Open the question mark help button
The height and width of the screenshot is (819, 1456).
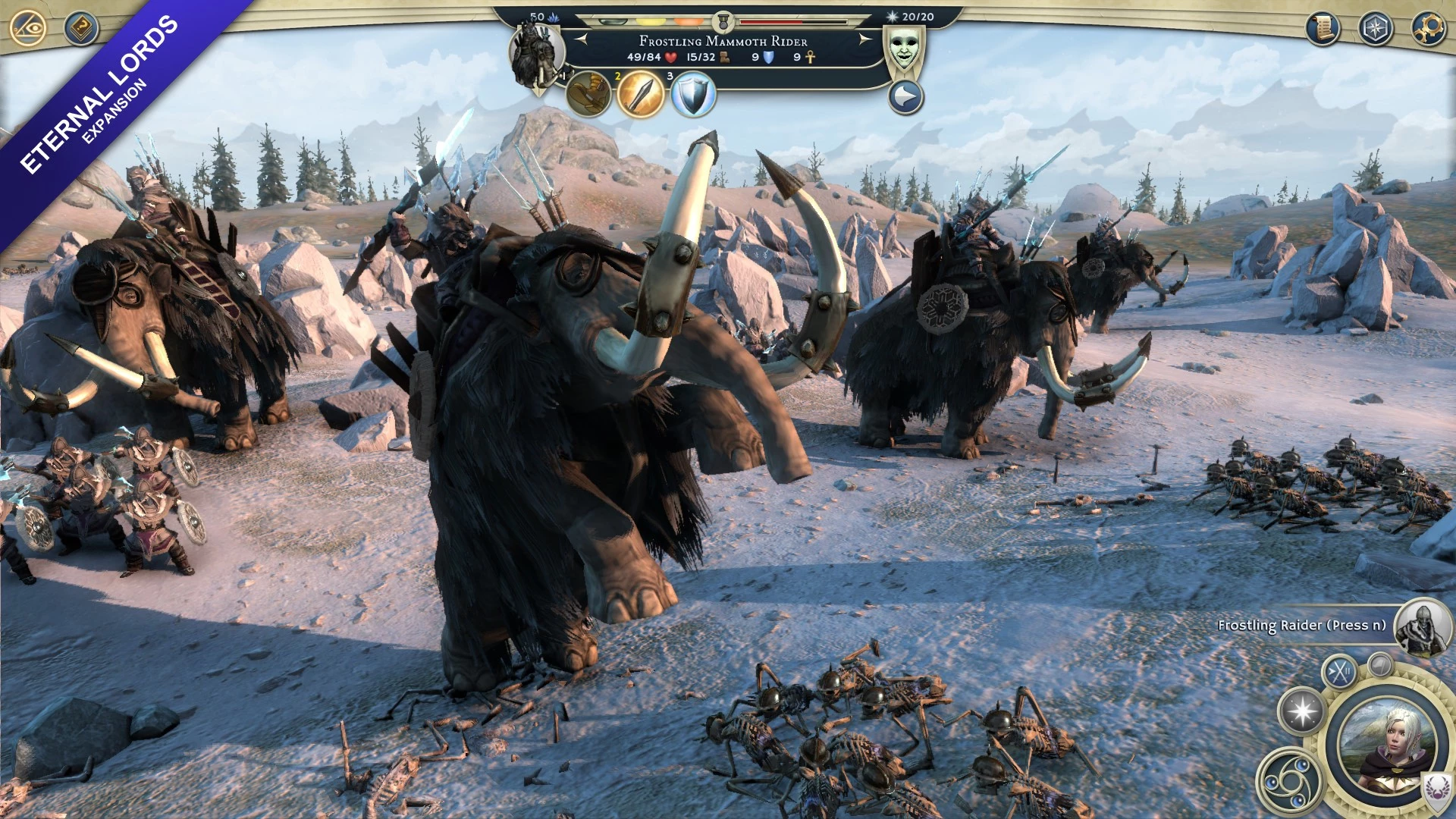(80, 29)
